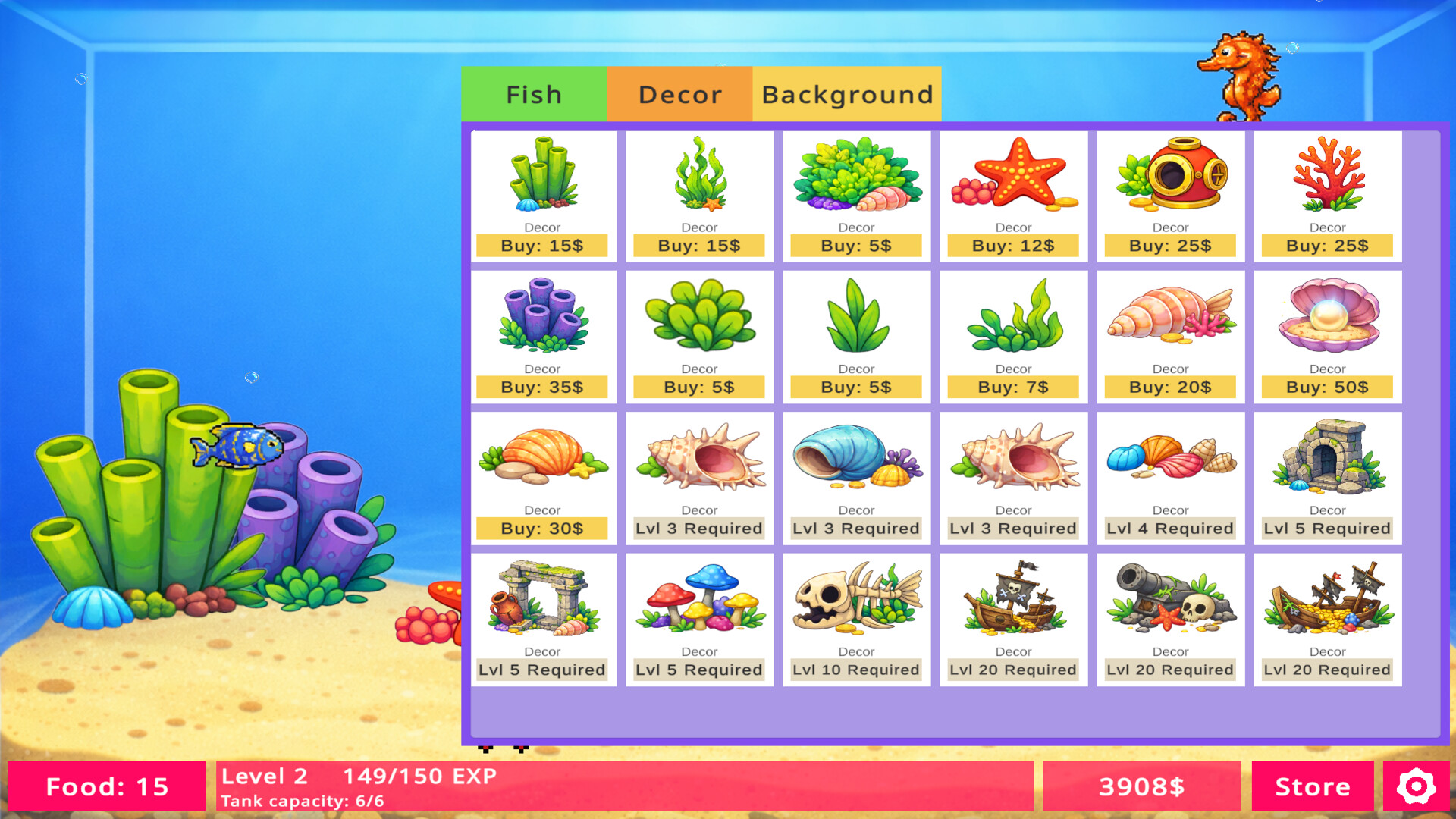Screen dimensions: 1456x819
Task: Click the Store button
Action: tap(1313, 786)
